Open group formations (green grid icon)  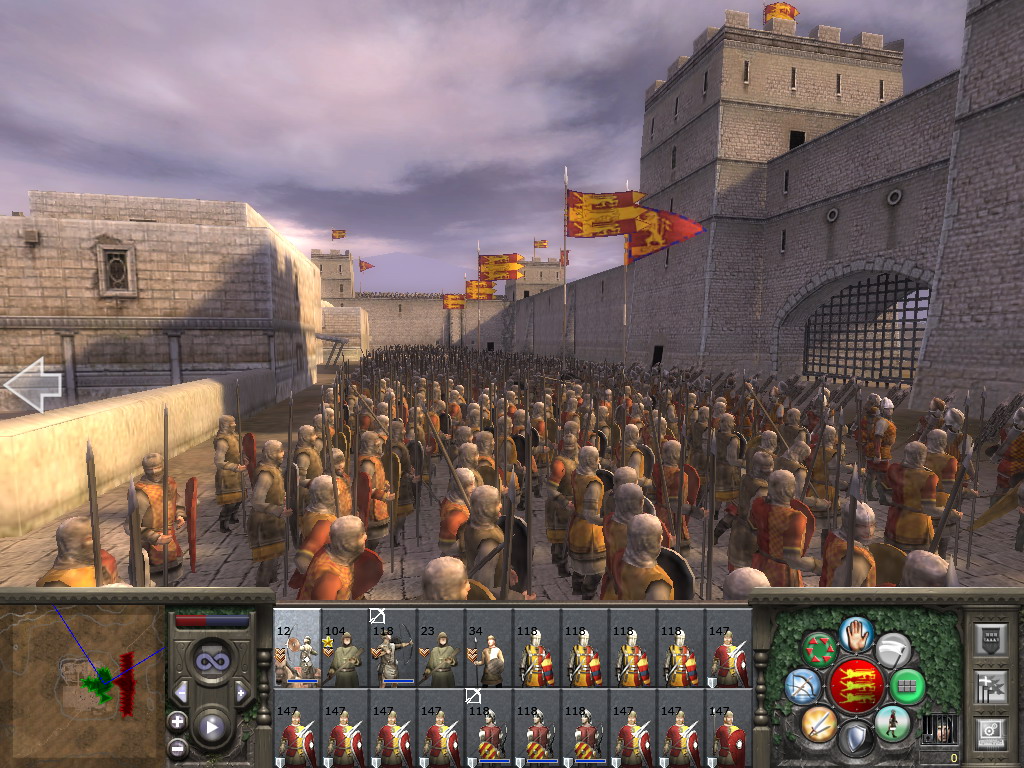(907, 687)
